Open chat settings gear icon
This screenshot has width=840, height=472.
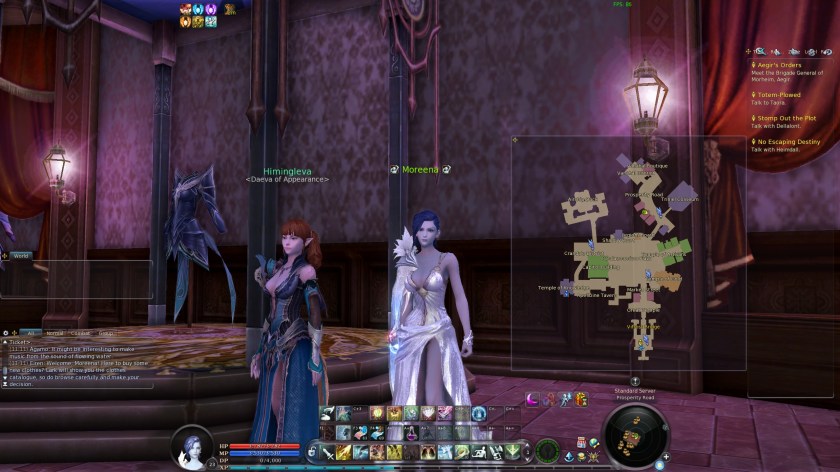(6, 333)
